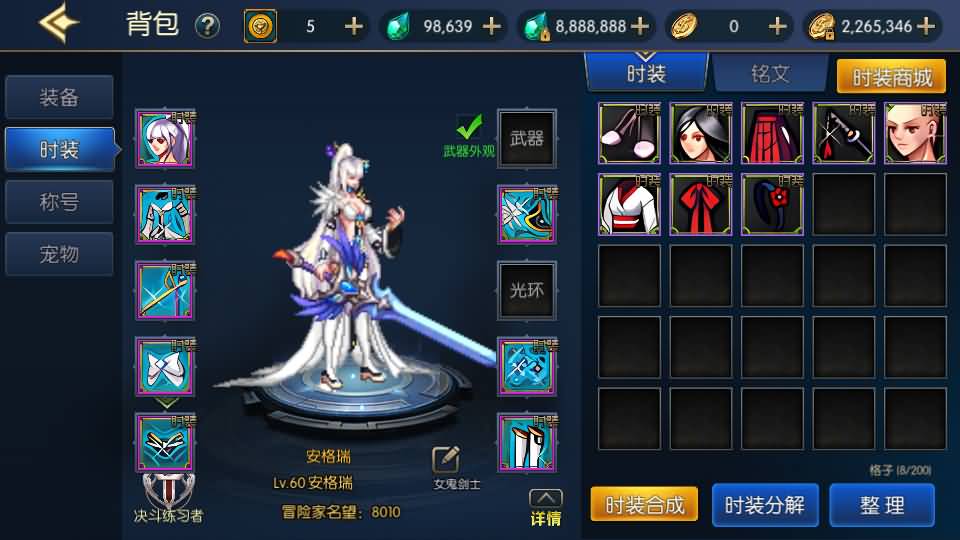
Task: Click the edit name pencil icon
Action: click(x=446, y=459)
